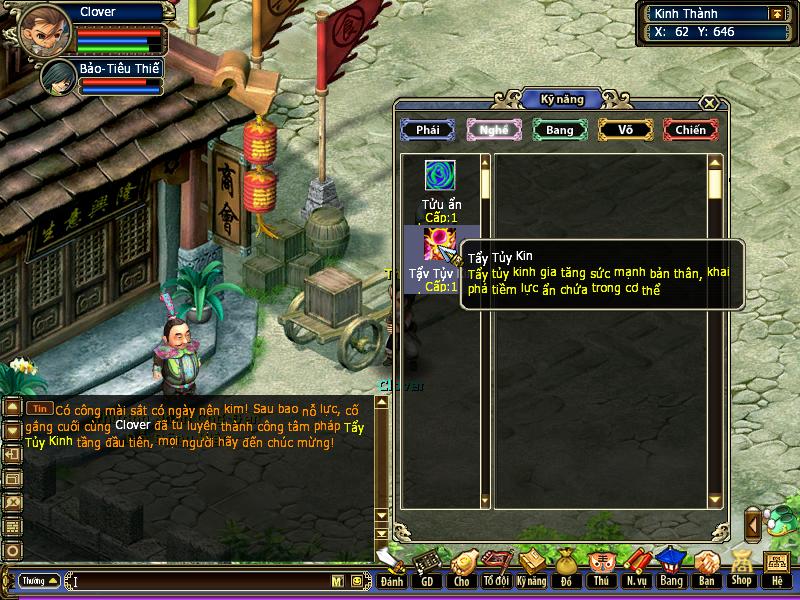Open the Nghề skill tab
Viewport: 800px width, 600px height.
(494, 130)
